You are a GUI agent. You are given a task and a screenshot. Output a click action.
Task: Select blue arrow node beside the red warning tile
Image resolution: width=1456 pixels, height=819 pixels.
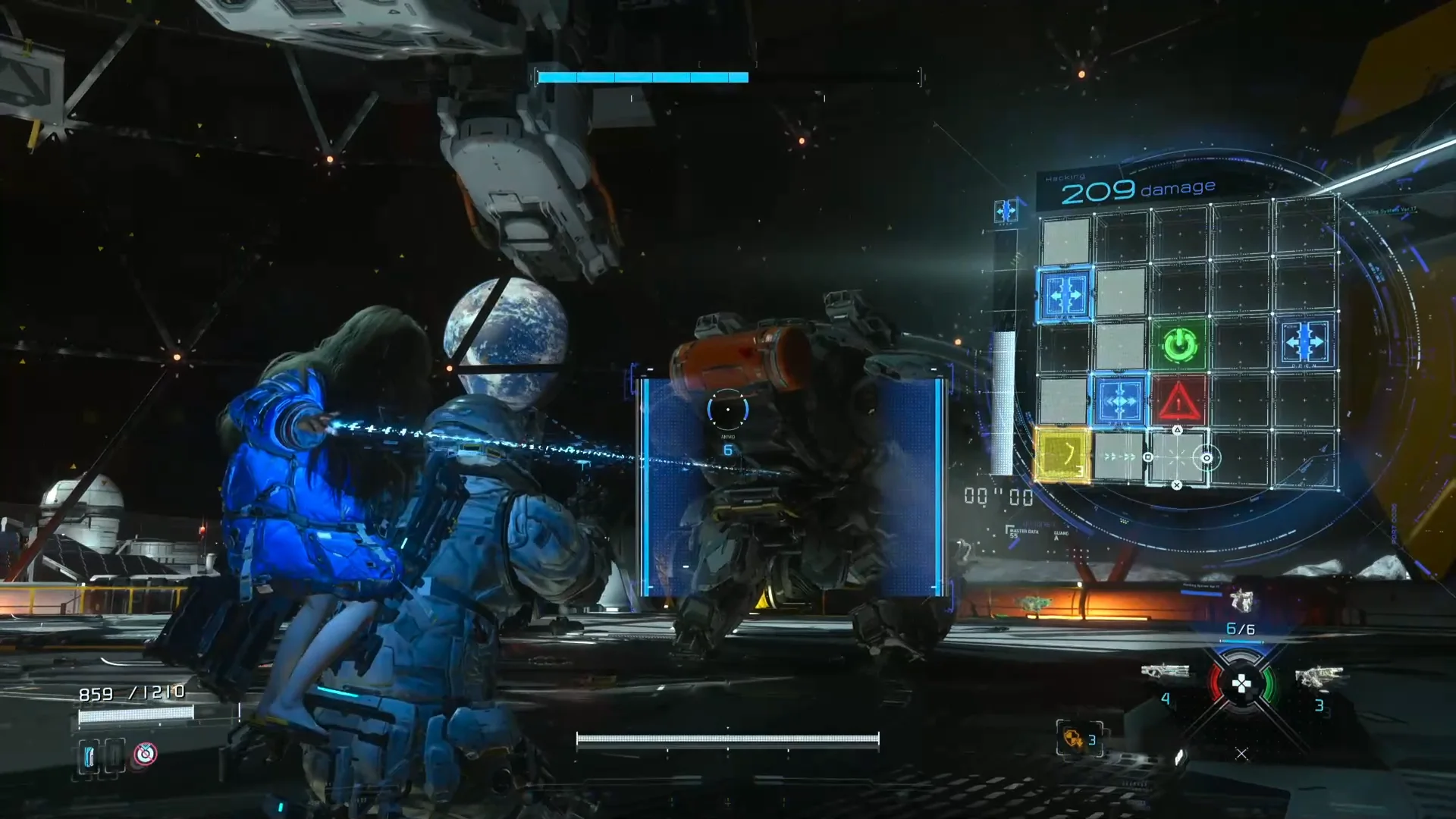pos(1119,400)
